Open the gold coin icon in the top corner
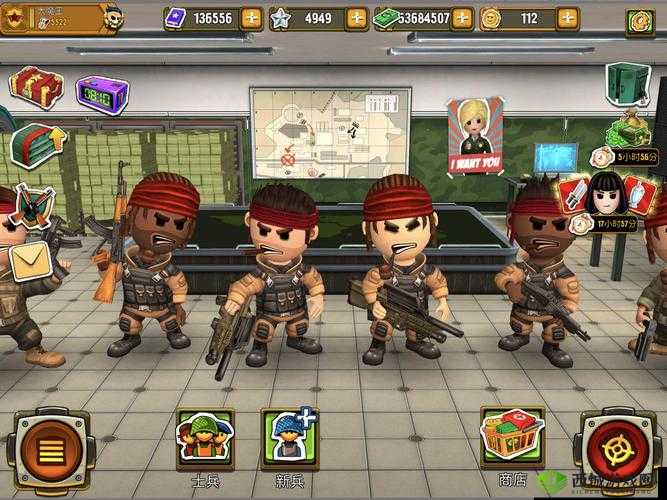This screenshot has height=500, width=667. coord(639,20)
